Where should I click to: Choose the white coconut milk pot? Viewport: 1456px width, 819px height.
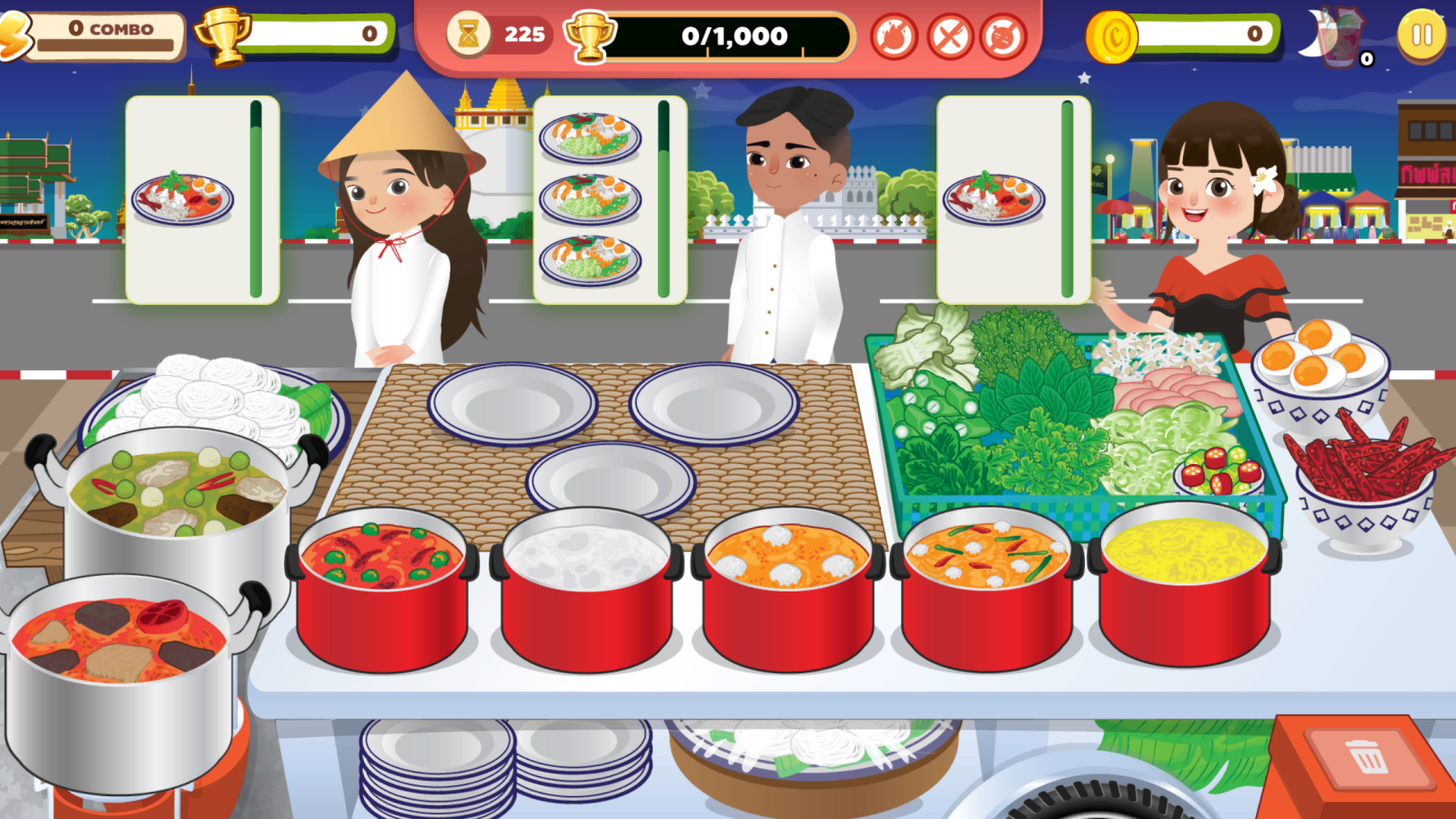[x=587, y=587]
